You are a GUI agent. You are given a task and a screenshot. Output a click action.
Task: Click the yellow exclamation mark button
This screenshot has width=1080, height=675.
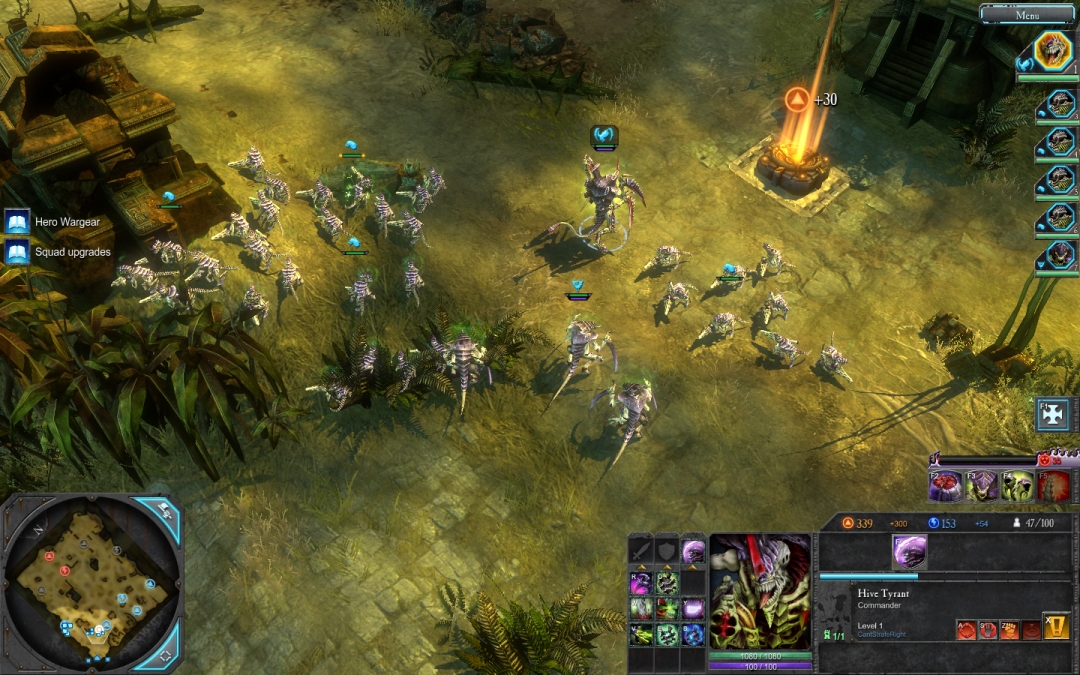(1056, 627)
